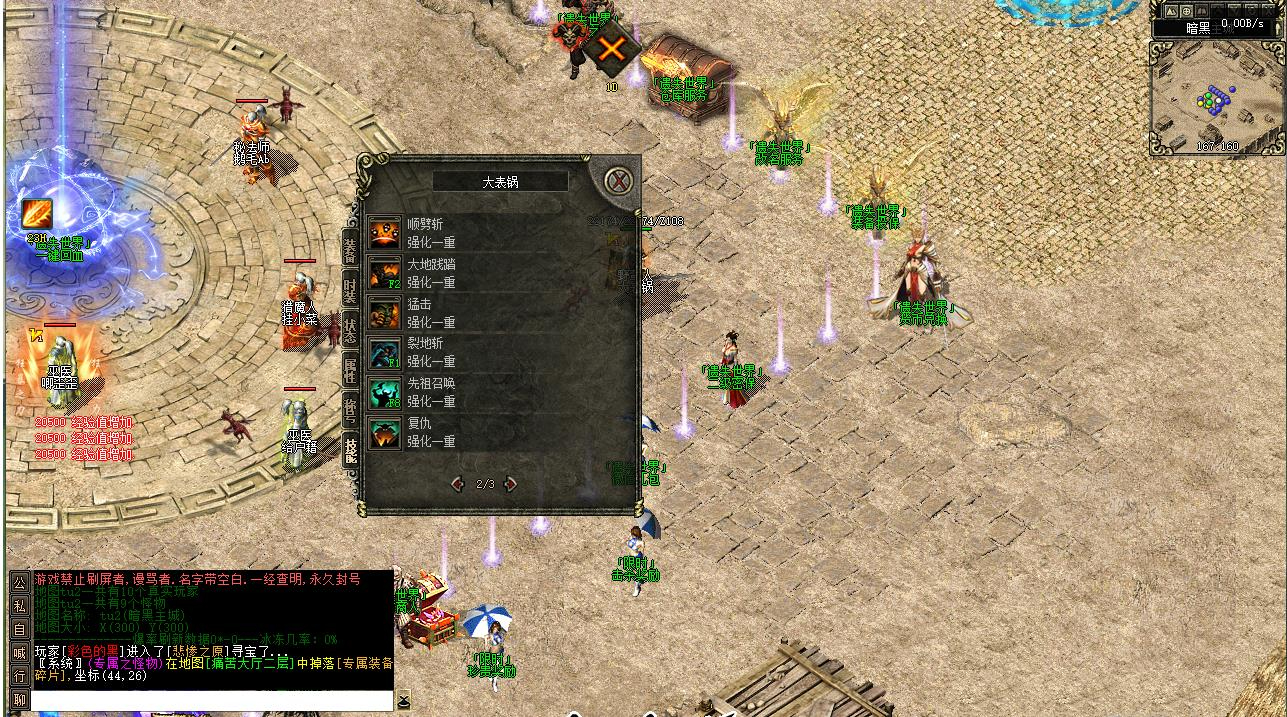Click the 猛击 skill icon

point(385,313)
